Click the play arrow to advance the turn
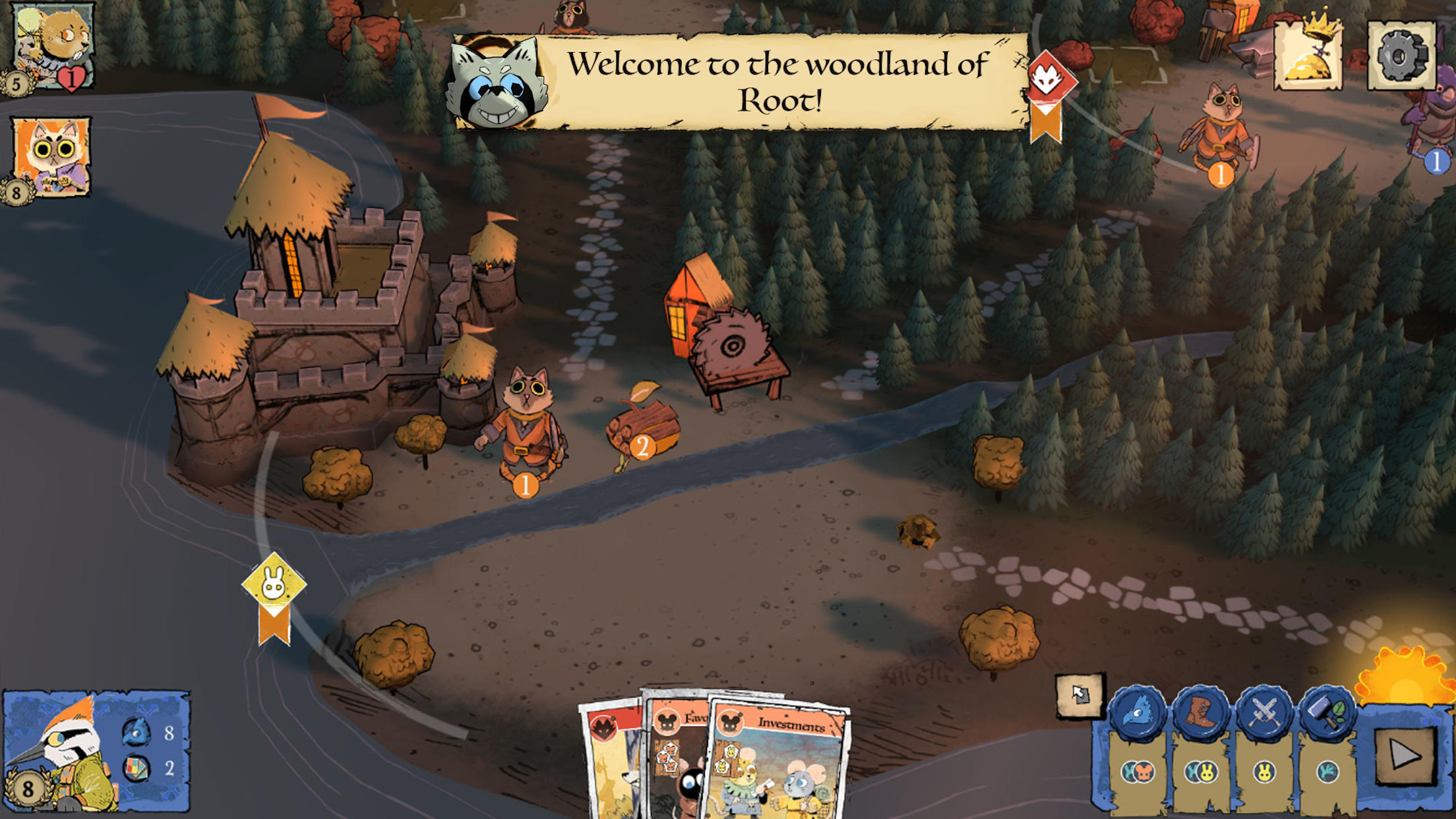Image resolution: width=1456 pixels, height=819 pixels. coord(1405,755)
